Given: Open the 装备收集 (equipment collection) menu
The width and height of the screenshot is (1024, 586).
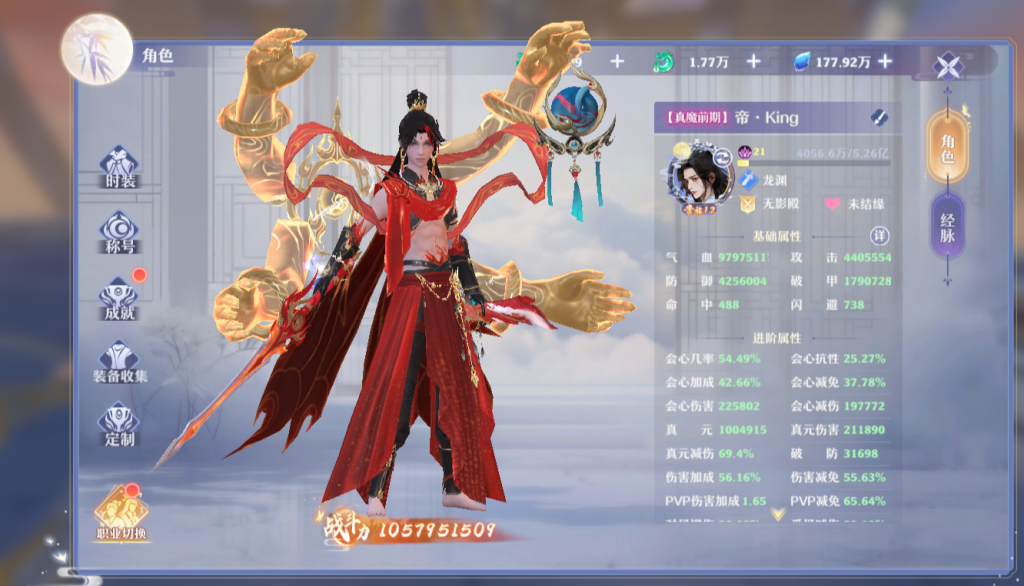Looking at the screenshot, I should pos(119,362).
